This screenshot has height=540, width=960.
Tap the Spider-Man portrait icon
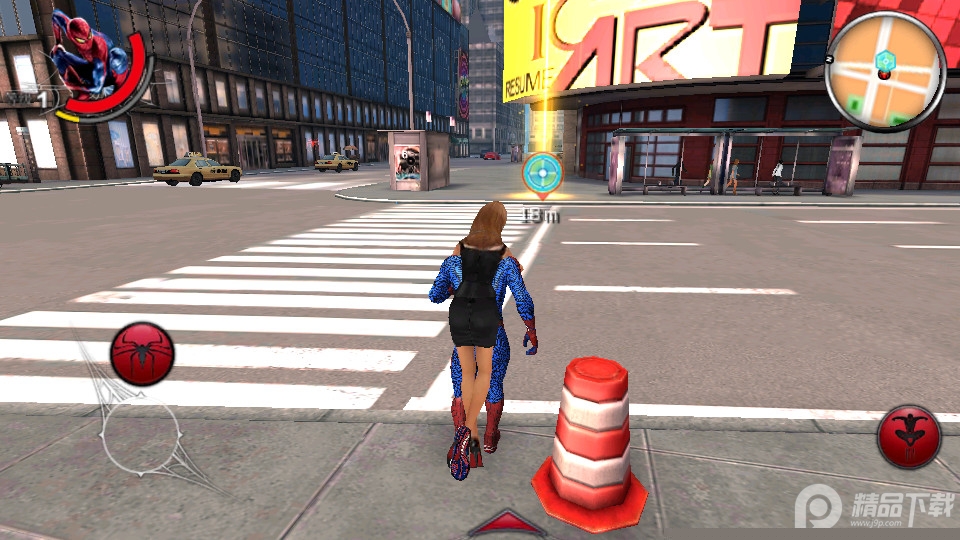coord(85,55)
